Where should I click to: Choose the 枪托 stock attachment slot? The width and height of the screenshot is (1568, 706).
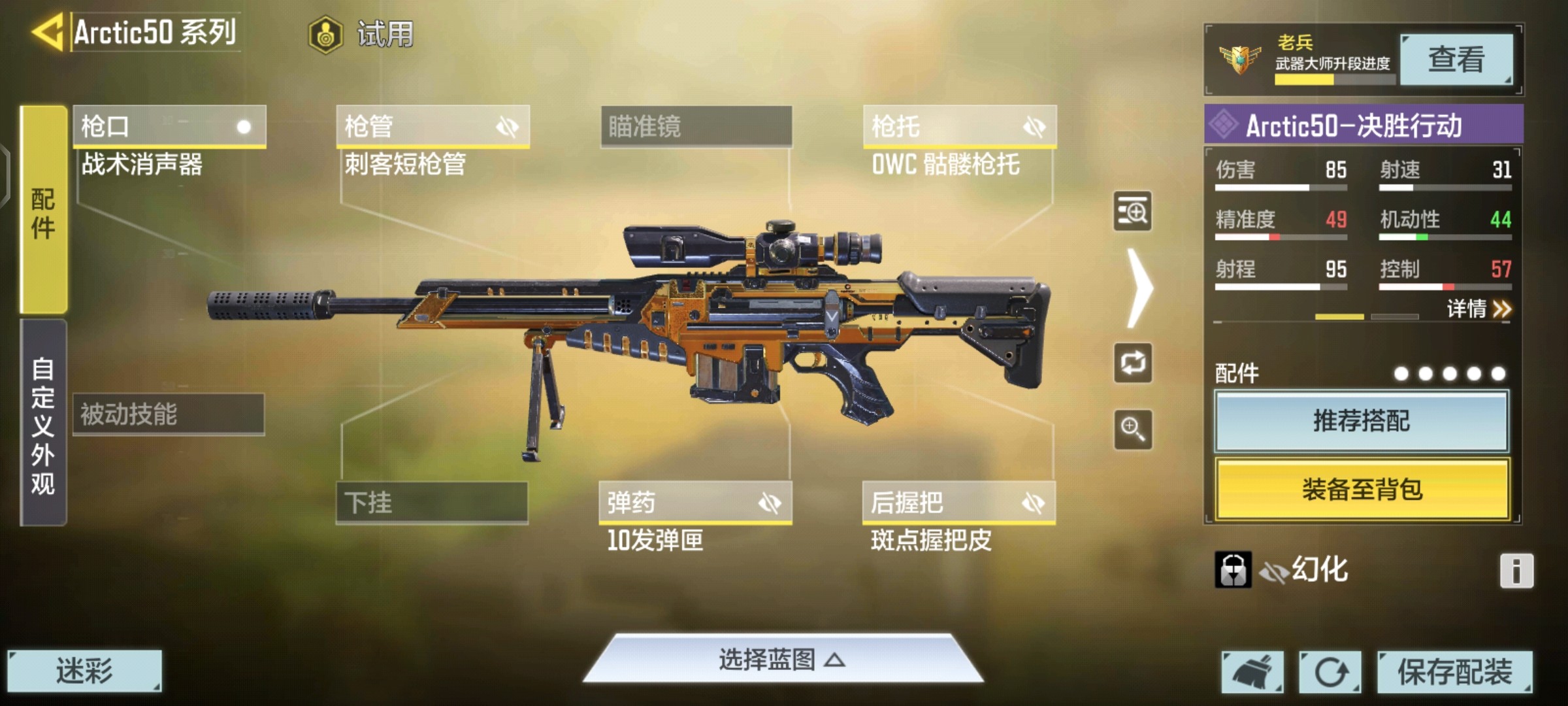pyautogui.click(x=959, y=126)
